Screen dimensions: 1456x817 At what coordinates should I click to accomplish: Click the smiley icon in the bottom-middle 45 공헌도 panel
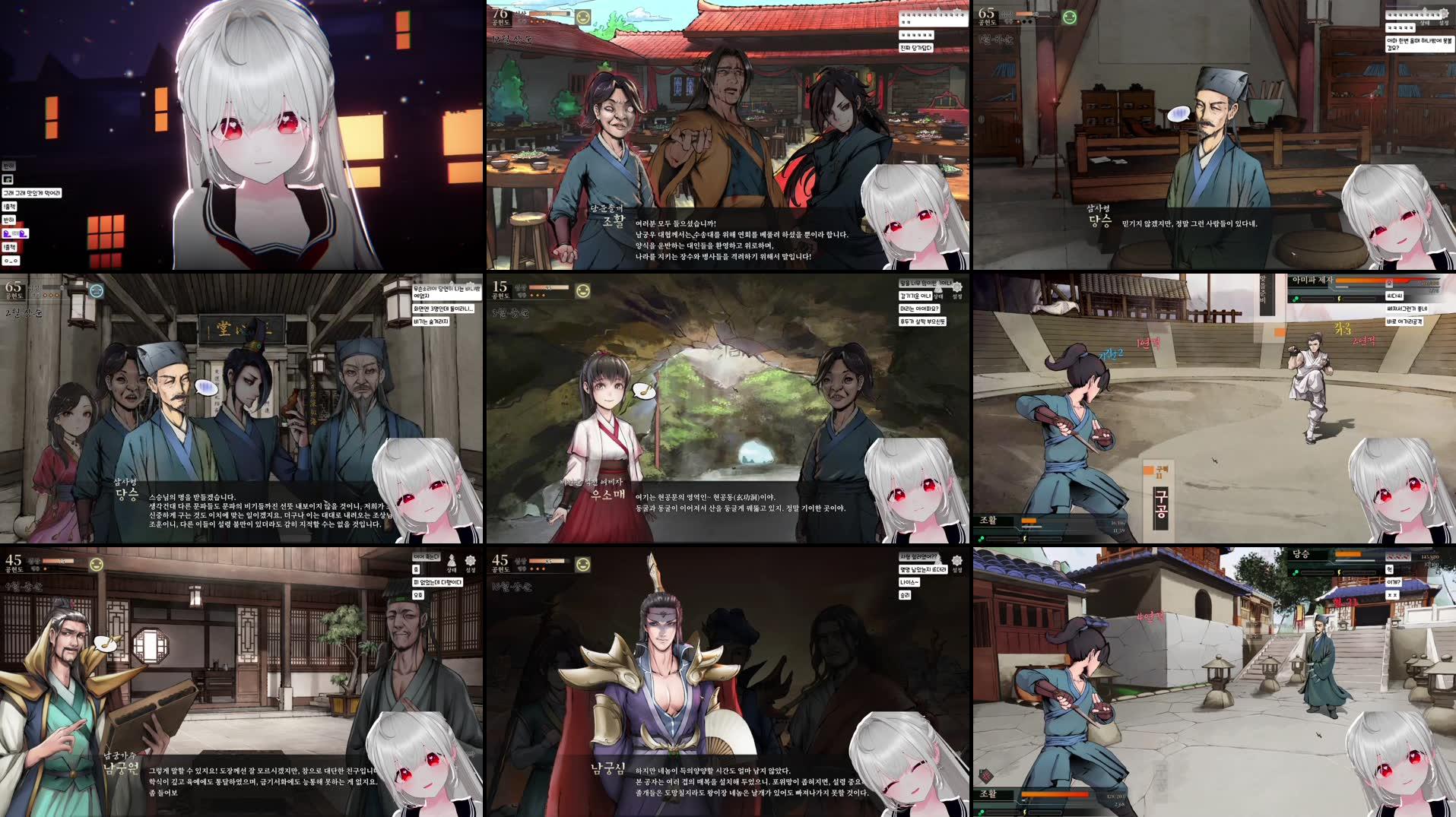click(x=583, y=564)
